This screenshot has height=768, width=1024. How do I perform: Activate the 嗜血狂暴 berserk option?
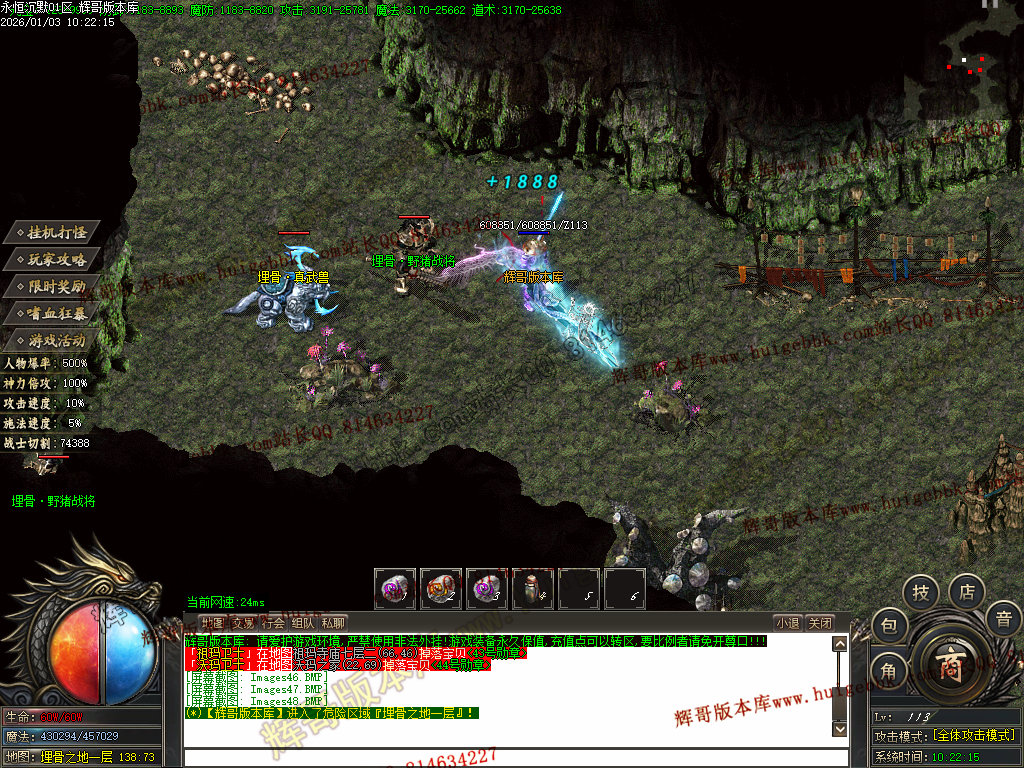click(58, 313)
